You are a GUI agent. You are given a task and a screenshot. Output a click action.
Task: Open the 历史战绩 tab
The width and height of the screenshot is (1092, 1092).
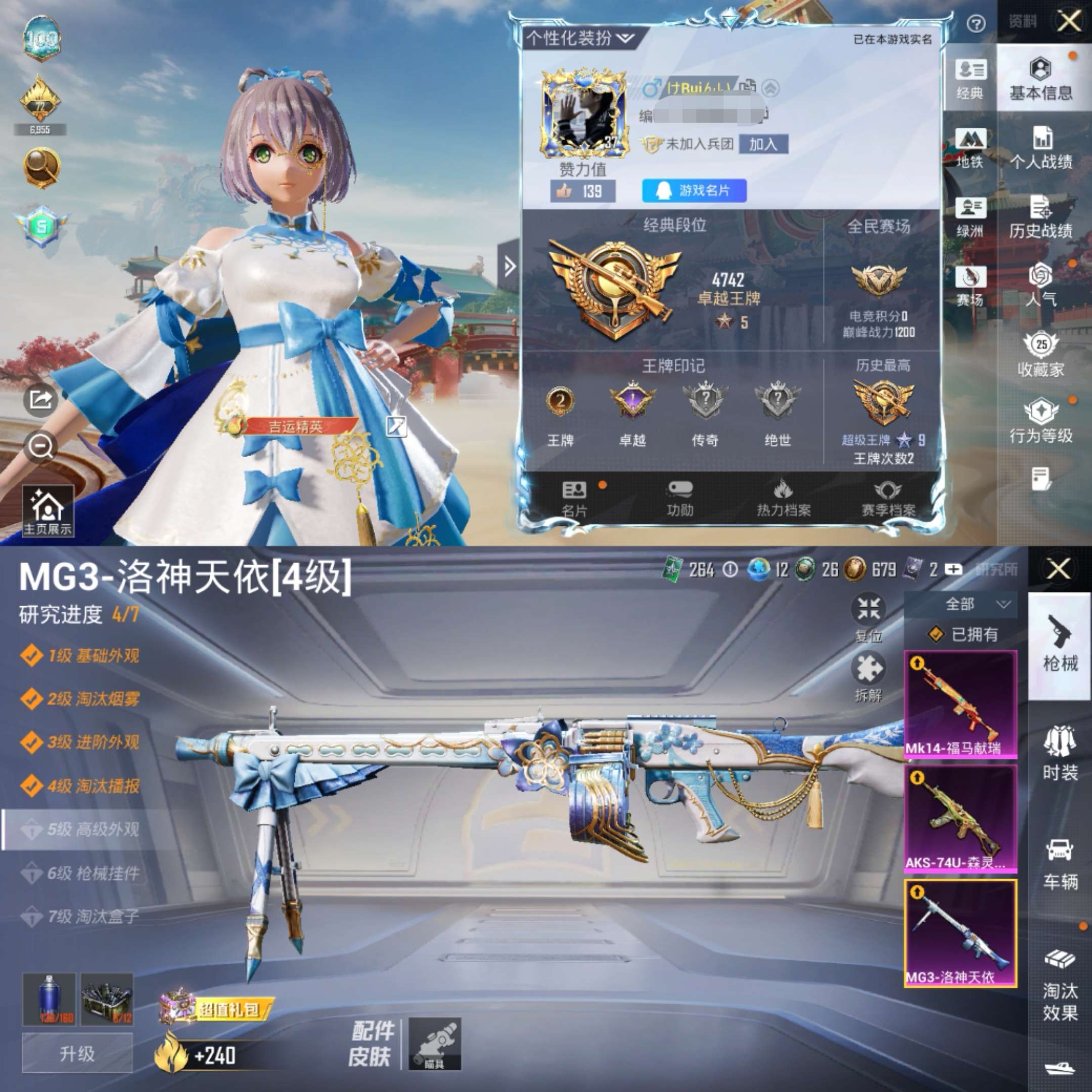click(x=1041, y=217)
